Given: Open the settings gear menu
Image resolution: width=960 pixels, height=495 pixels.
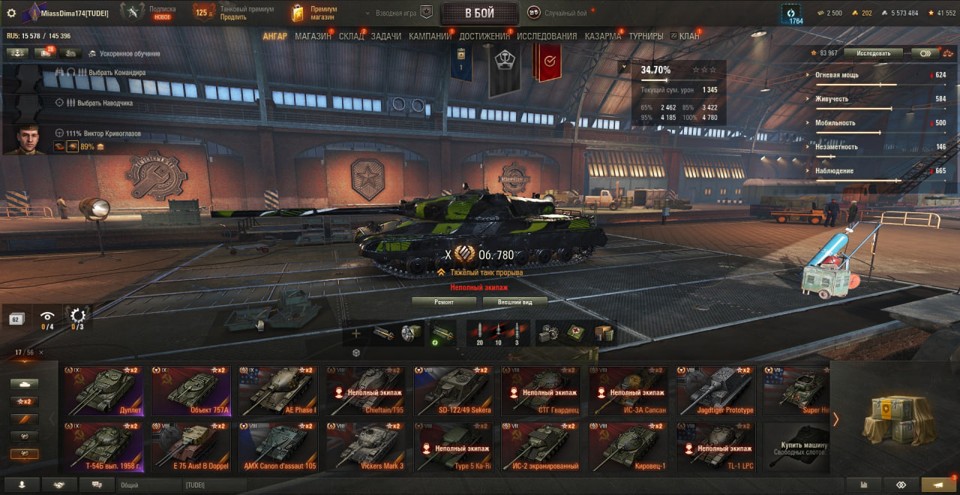Looking at the screenshot, I should click(12, 12).
